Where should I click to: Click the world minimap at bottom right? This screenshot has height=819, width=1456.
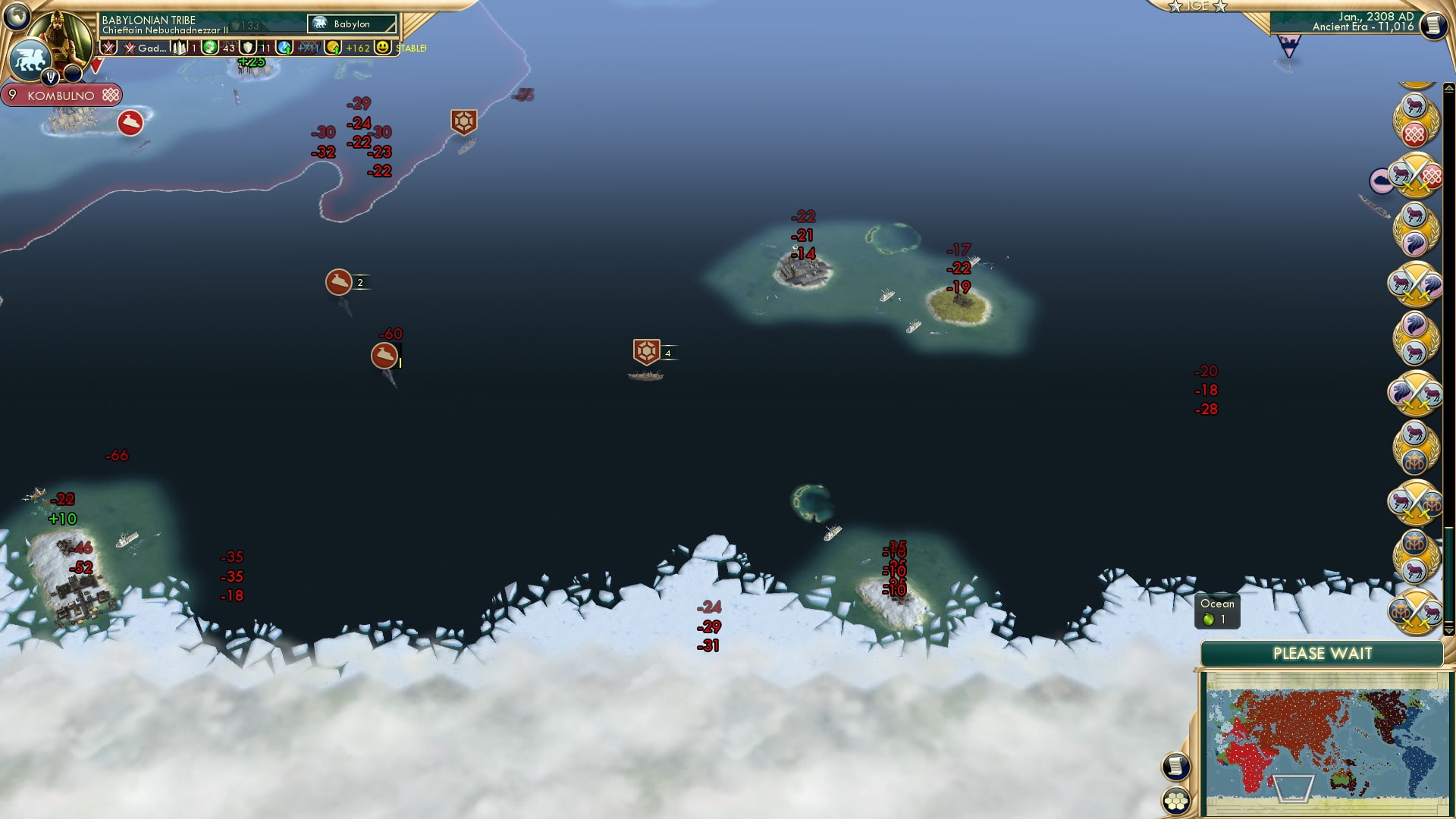[x=1323, y=732]
